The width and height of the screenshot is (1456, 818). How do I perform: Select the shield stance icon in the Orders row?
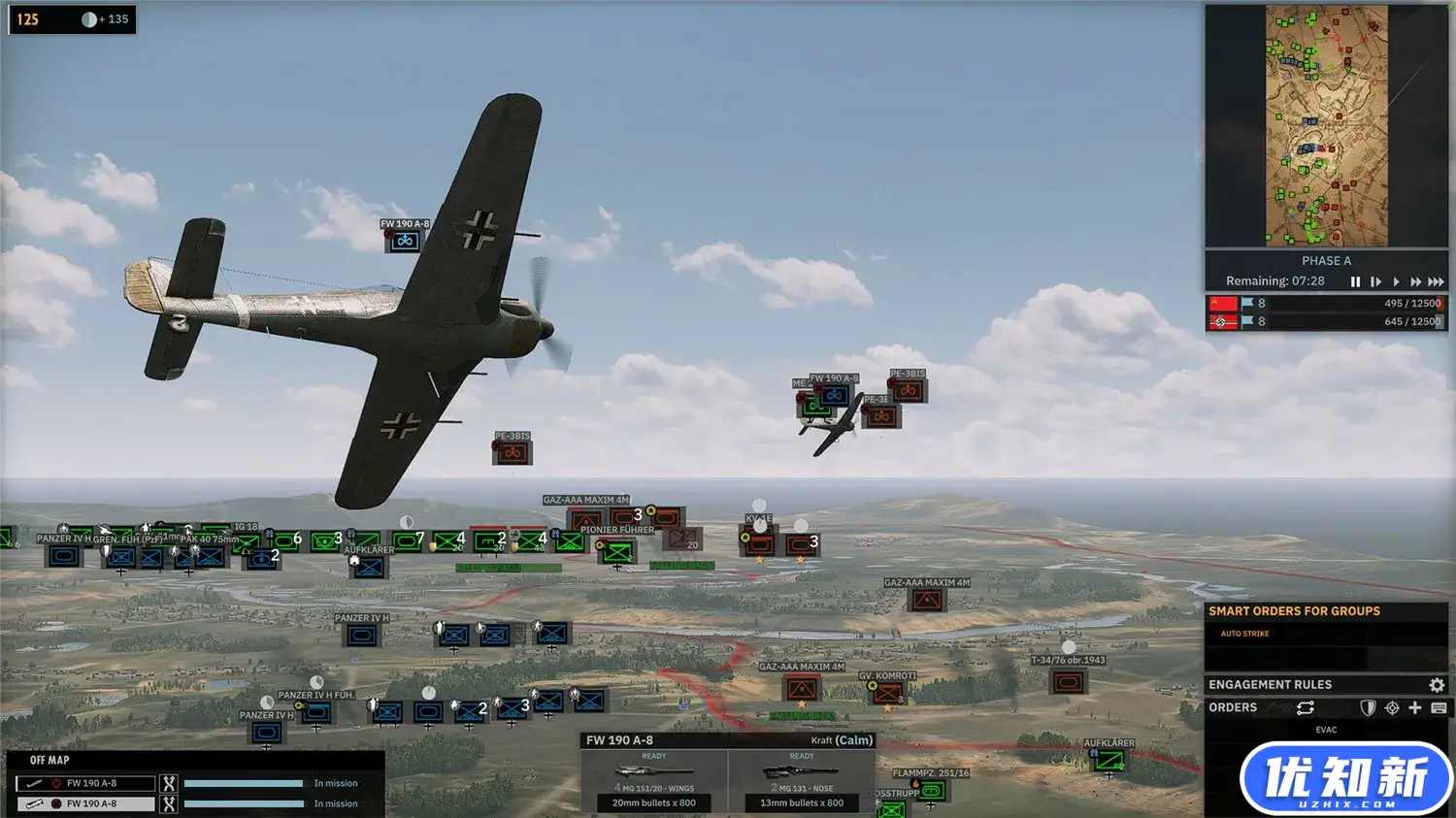pyautogui.click(x=1368, y=707)
